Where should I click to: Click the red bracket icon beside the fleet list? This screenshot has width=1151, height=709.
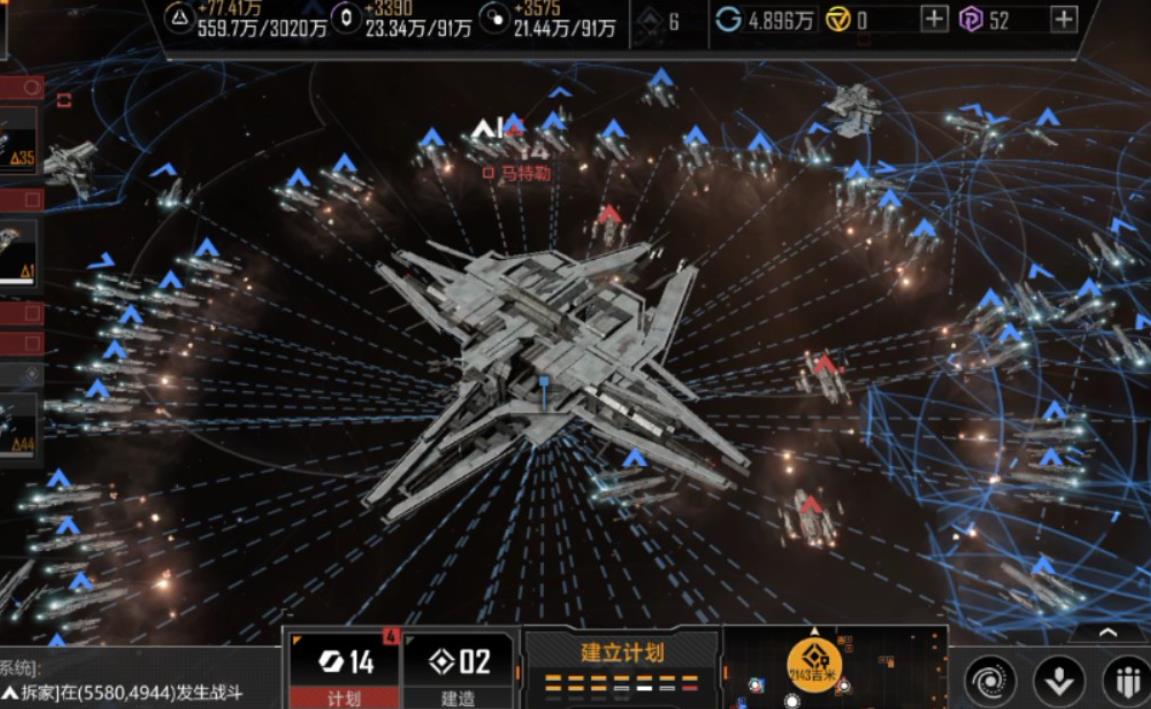(x=65, y=100)
